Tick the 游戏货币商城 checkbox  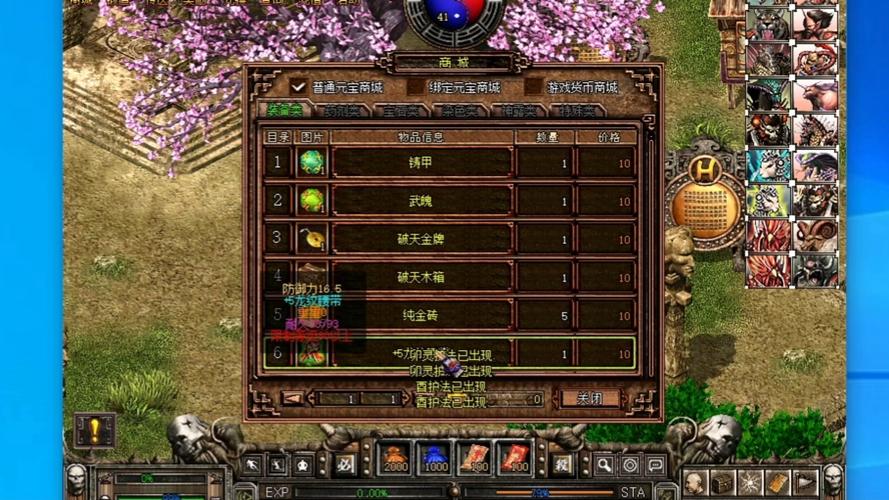point(533,87)
